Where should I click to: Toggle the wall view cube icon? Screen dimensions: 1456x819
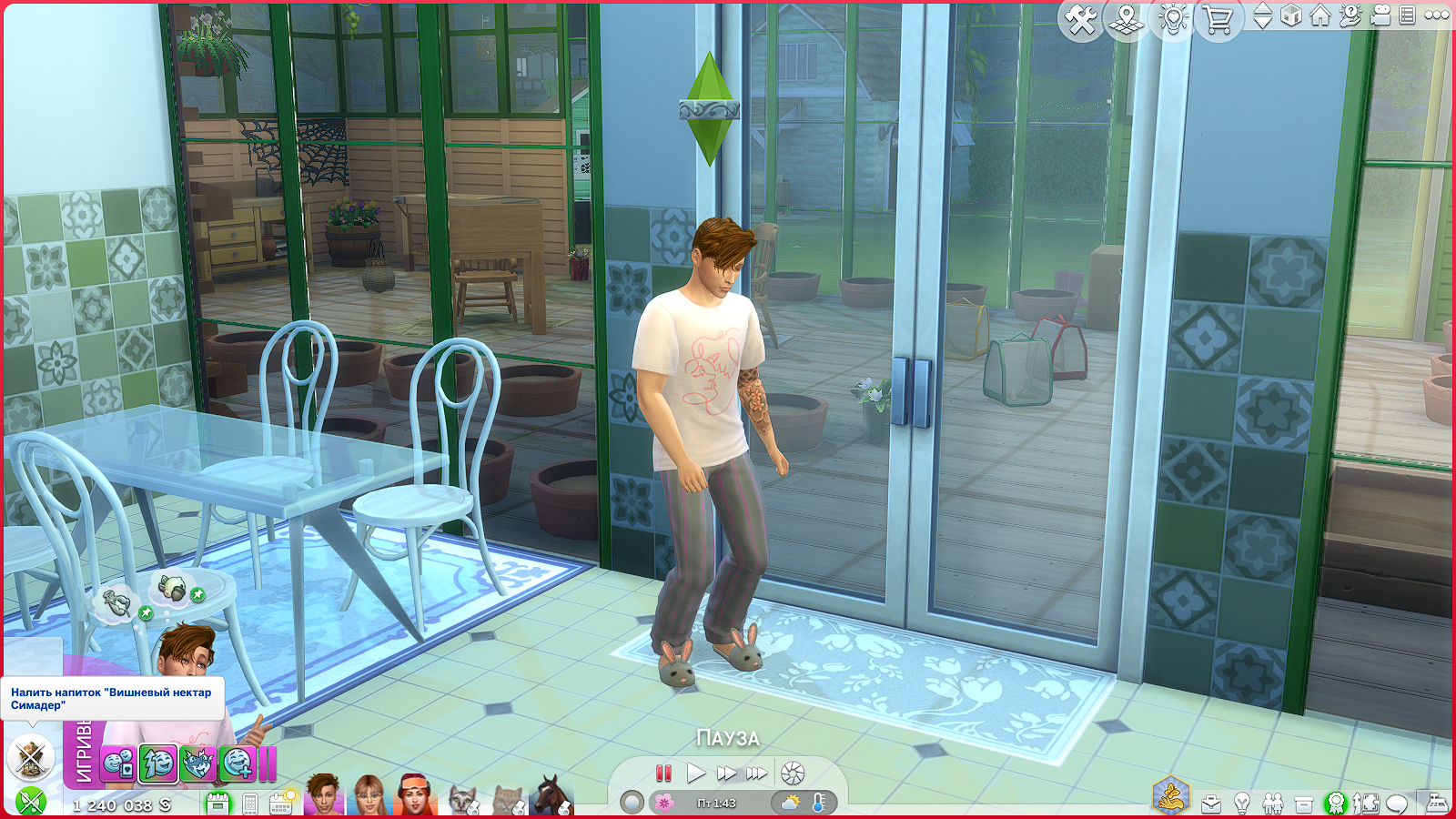pyautogui.click(x=1291, y=16)
